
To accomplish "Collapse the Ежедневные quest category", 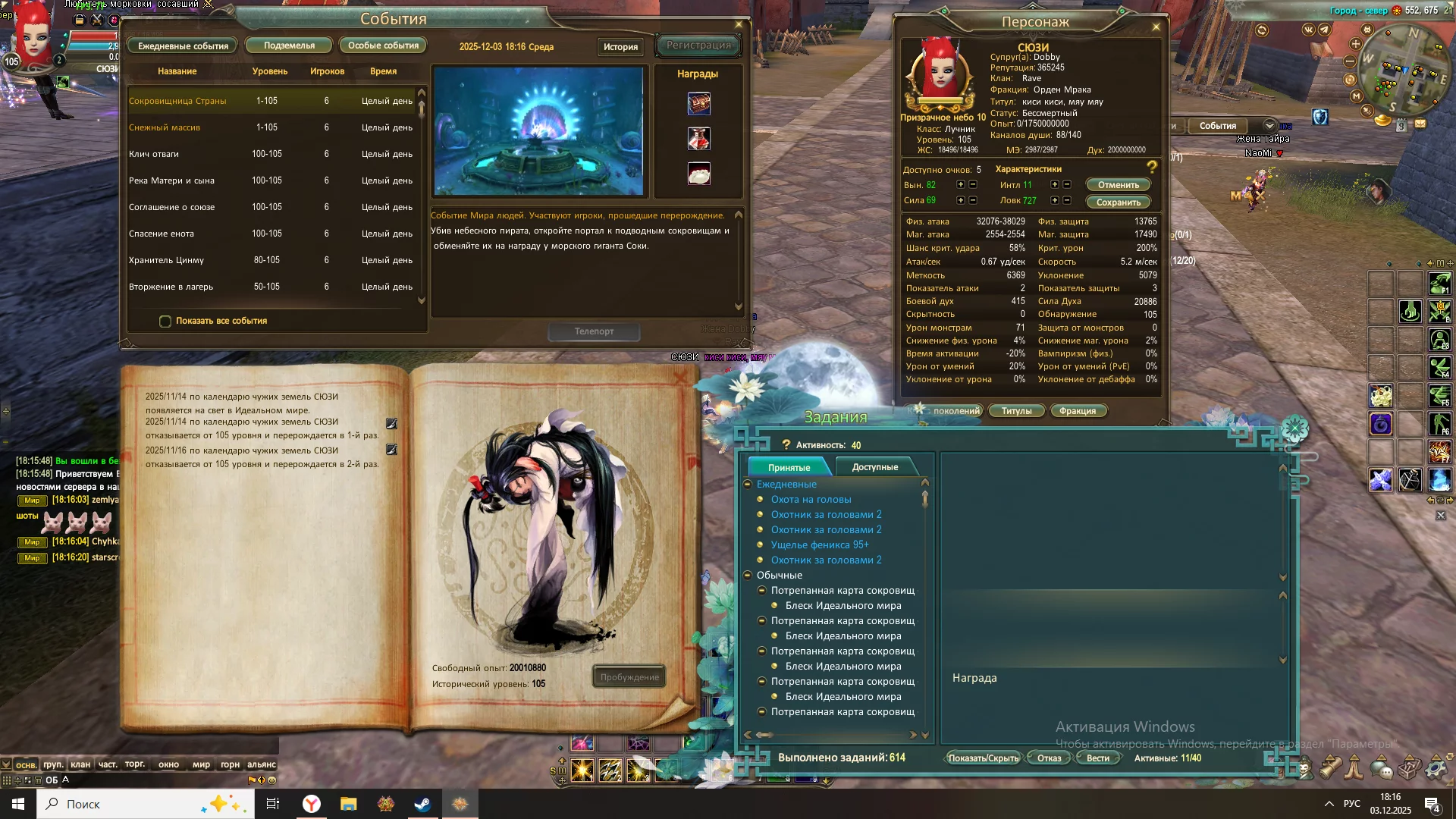I will (748, 484).
